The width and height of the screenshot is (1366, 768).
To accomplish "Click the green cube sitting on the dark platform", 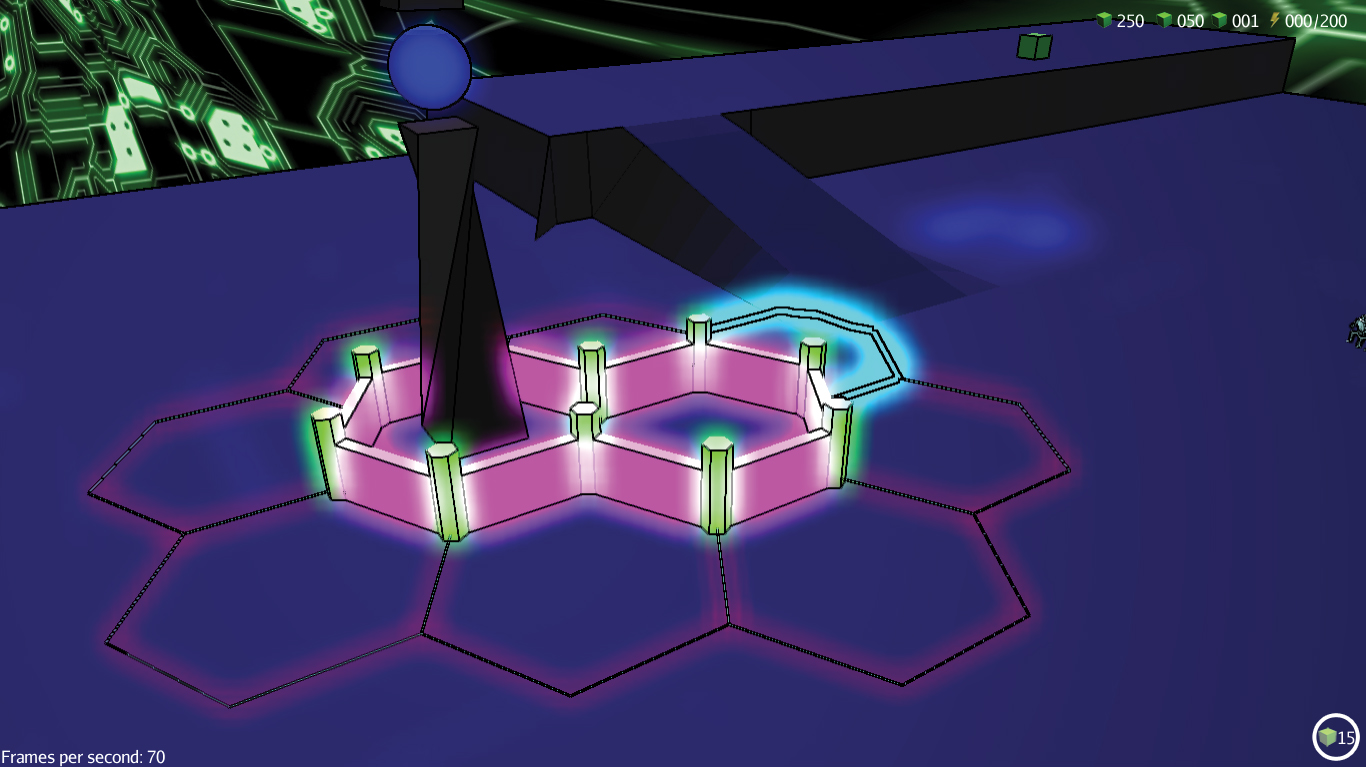I will [x=1034, y=45].
